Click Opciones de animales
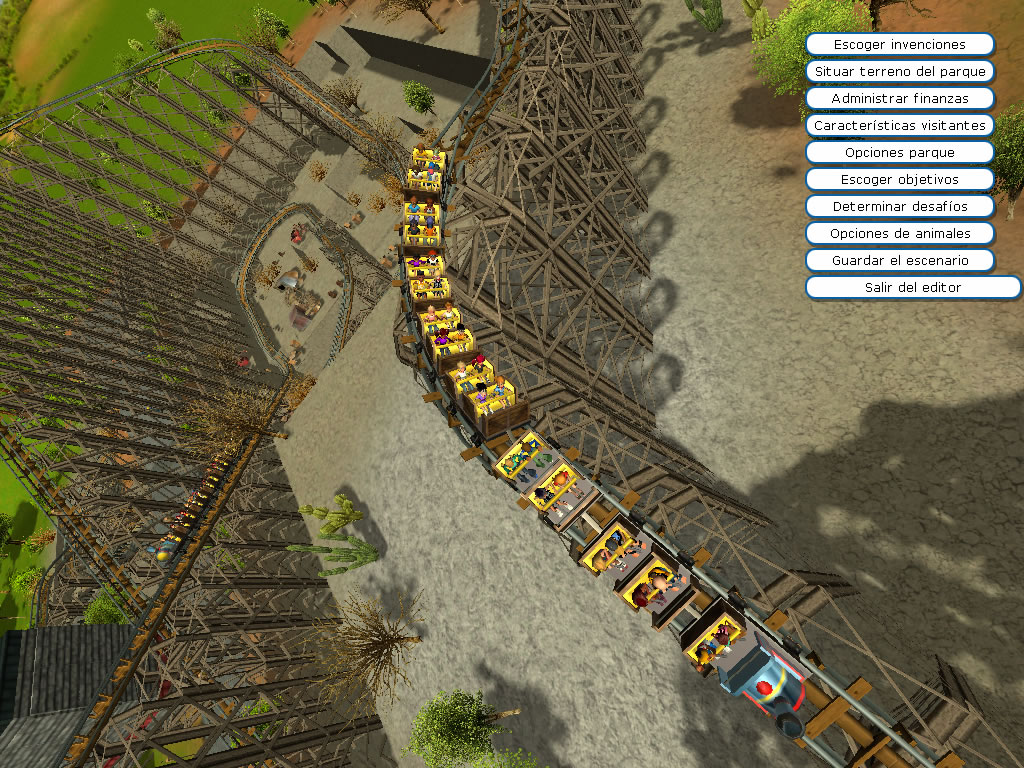 click(x=899, y=234)
